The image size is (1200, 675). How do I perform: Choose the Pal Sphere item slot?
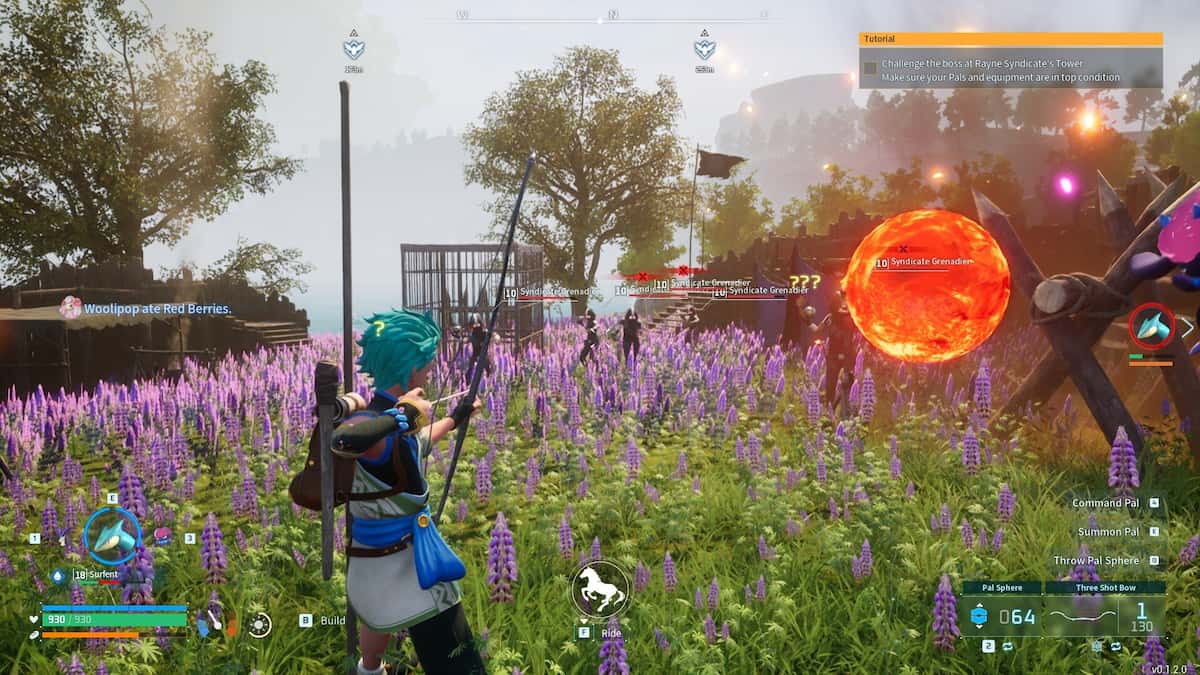[x=1000, y=610]
